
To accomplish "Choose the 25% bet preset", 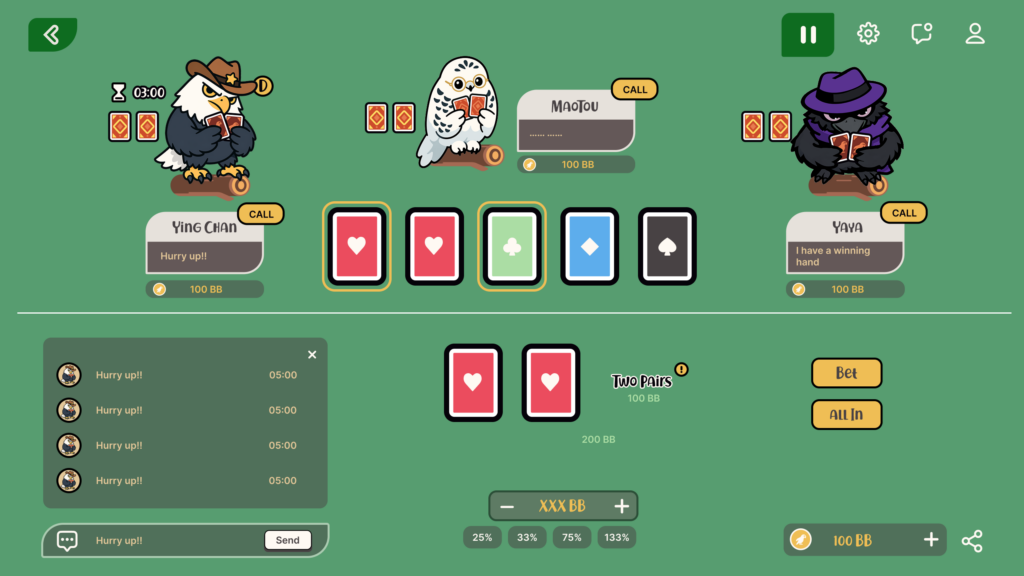I will 482,538.
